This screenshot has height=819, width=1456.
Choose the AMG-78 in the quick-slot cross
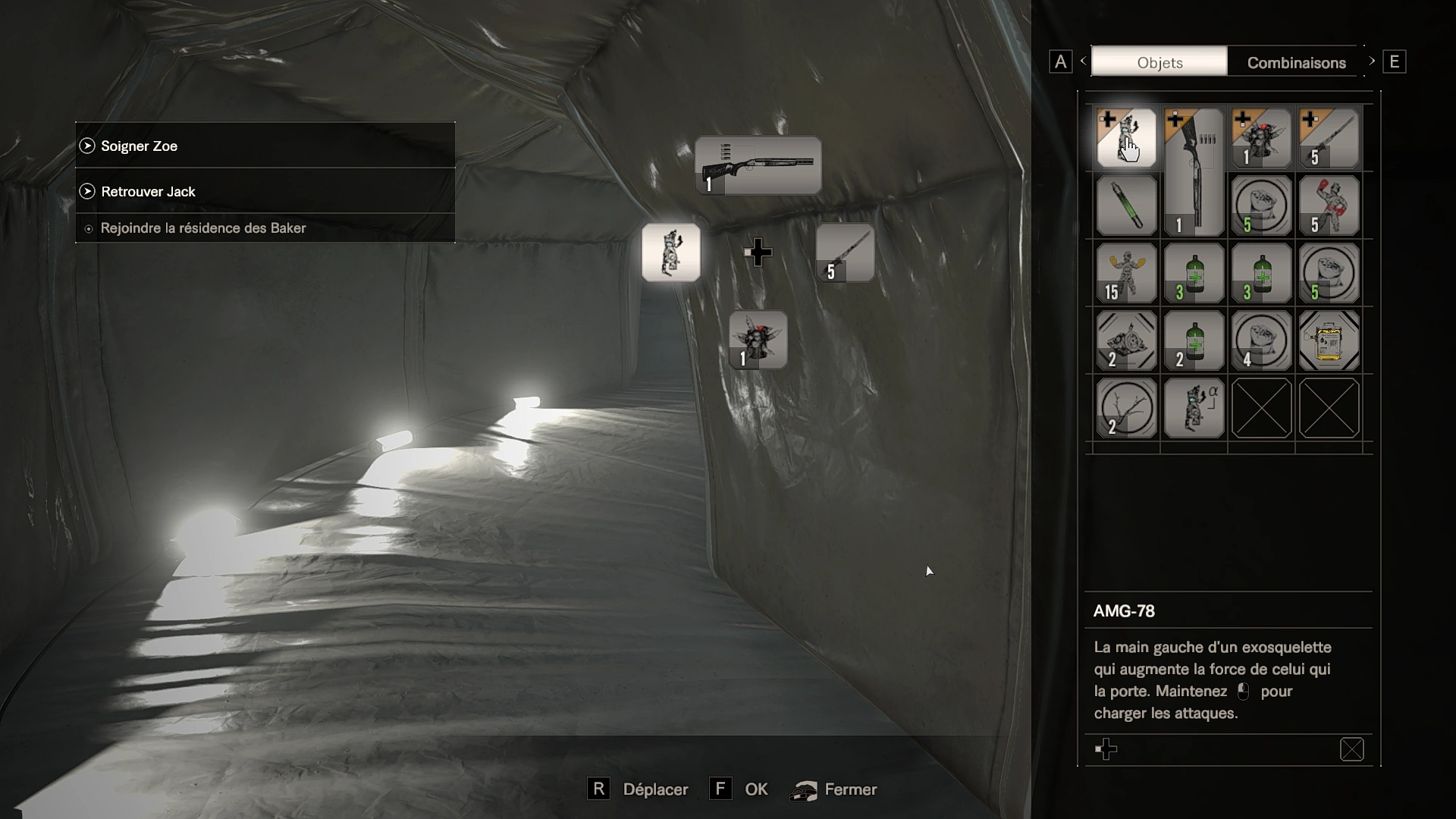coord(671,253)
